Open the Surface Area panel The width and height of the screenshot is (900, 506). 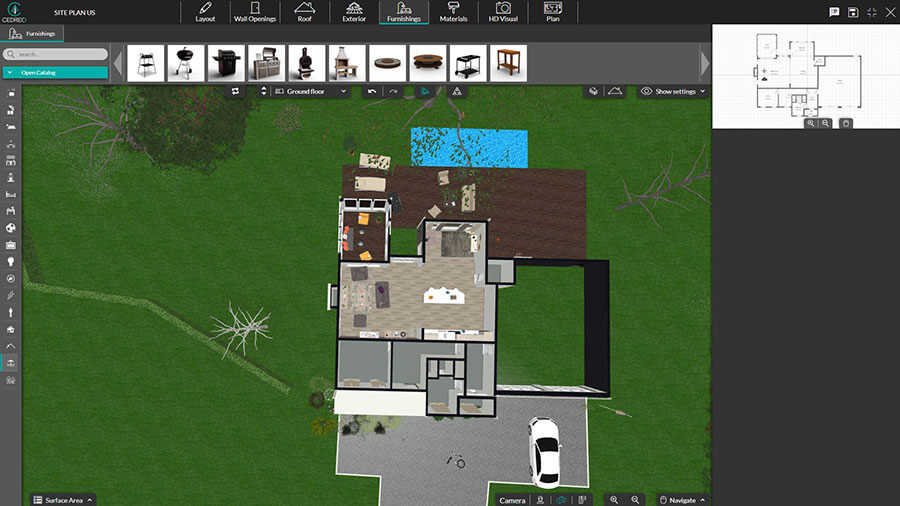(x=63, y=499)
